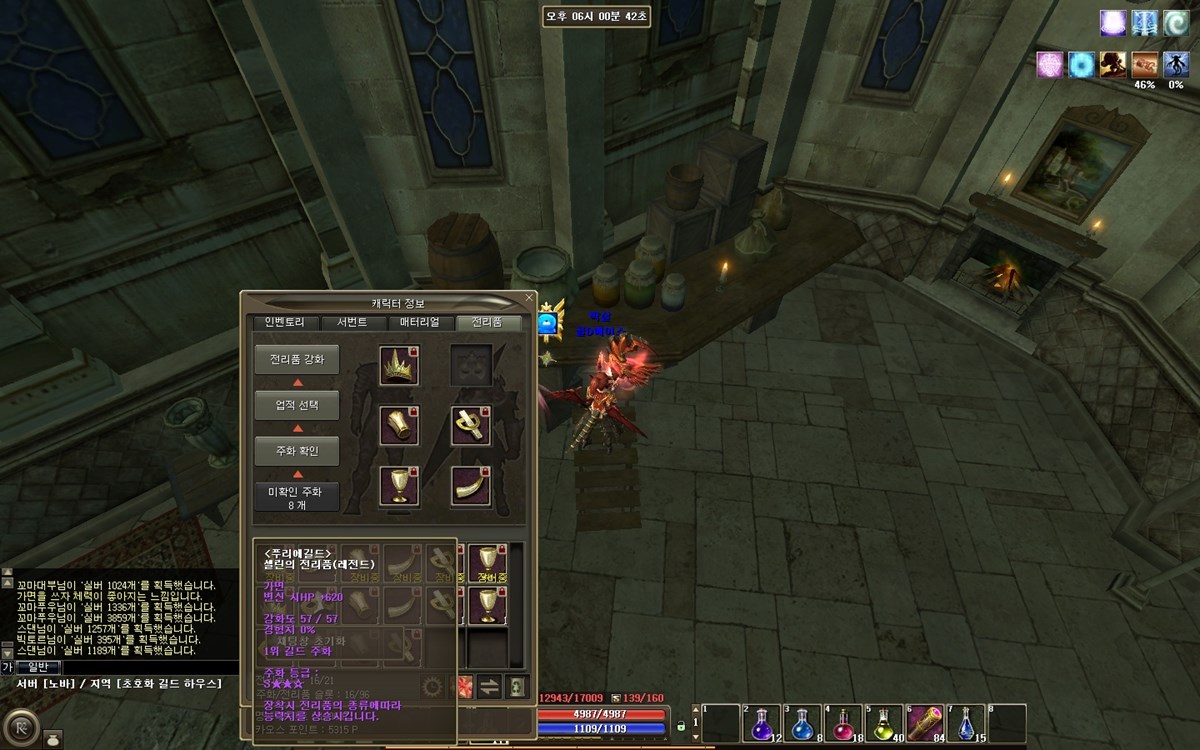Click the 전리품 강화 button
This screenshot has width=1200, height=750.
tap(296, 360)
